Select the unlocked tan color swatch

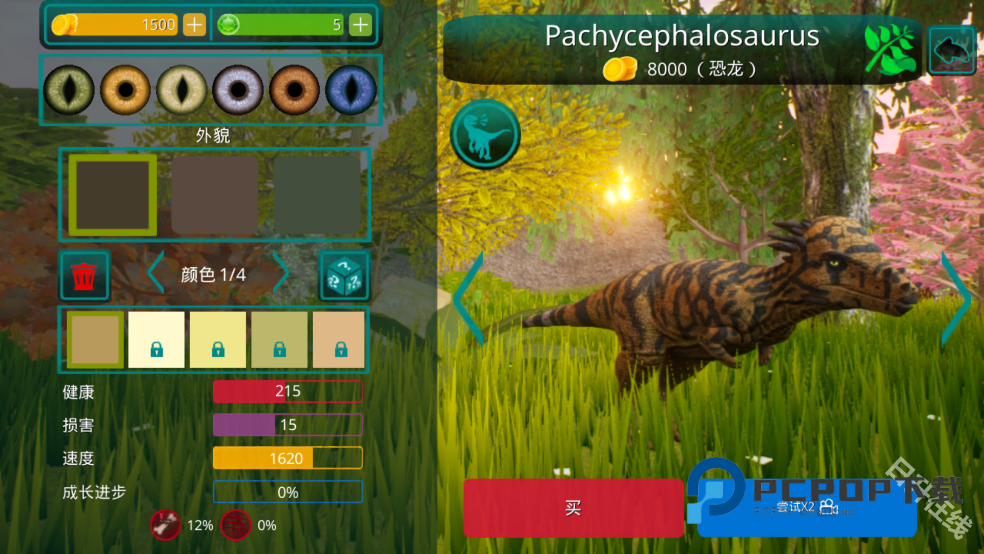95,339
